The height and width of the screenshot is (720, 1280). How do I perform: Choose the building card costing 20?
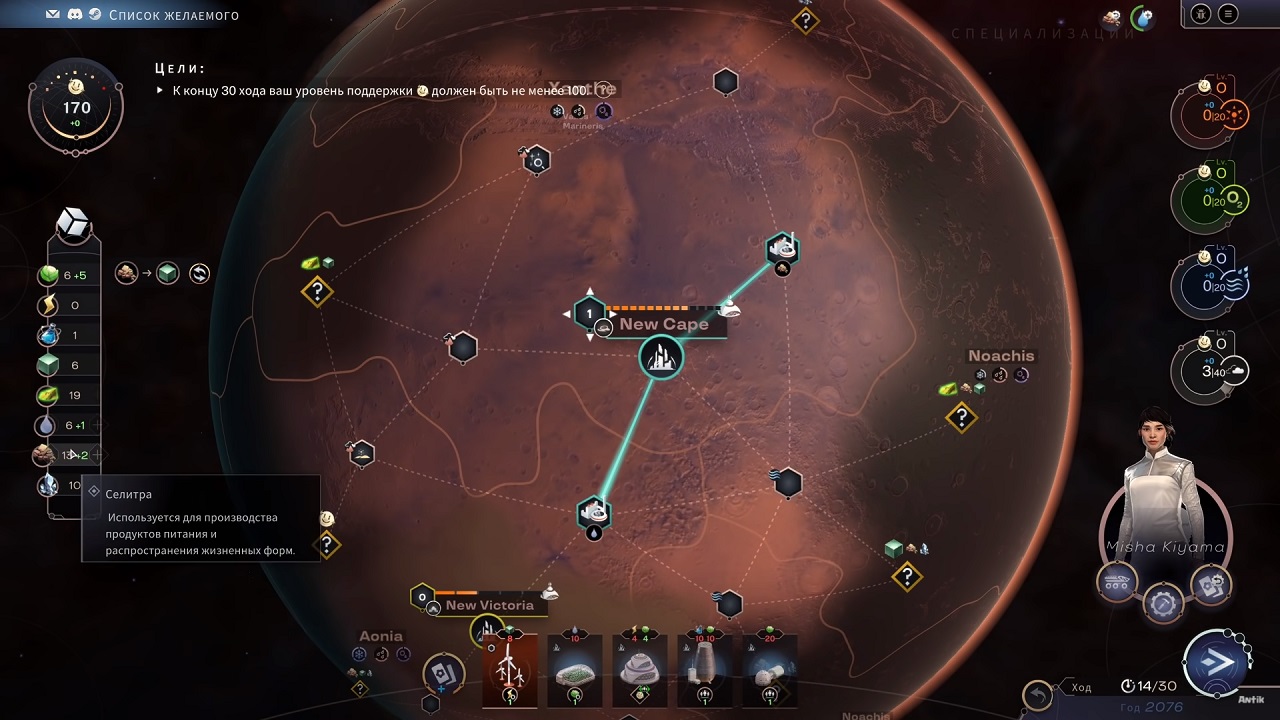[x=770, y=670]
